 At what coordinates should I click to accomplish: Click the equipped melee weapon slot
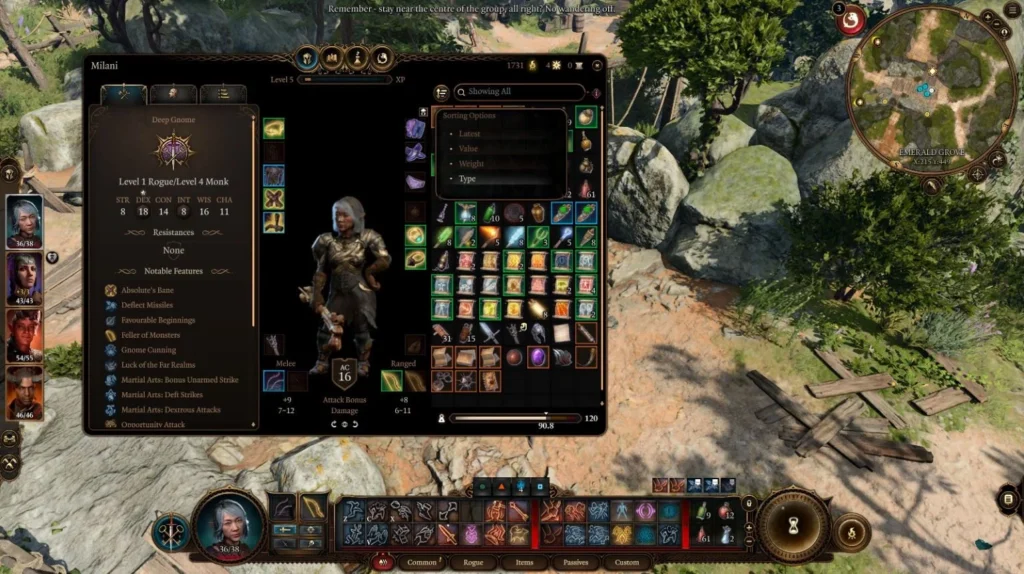[x=273, y=381]
